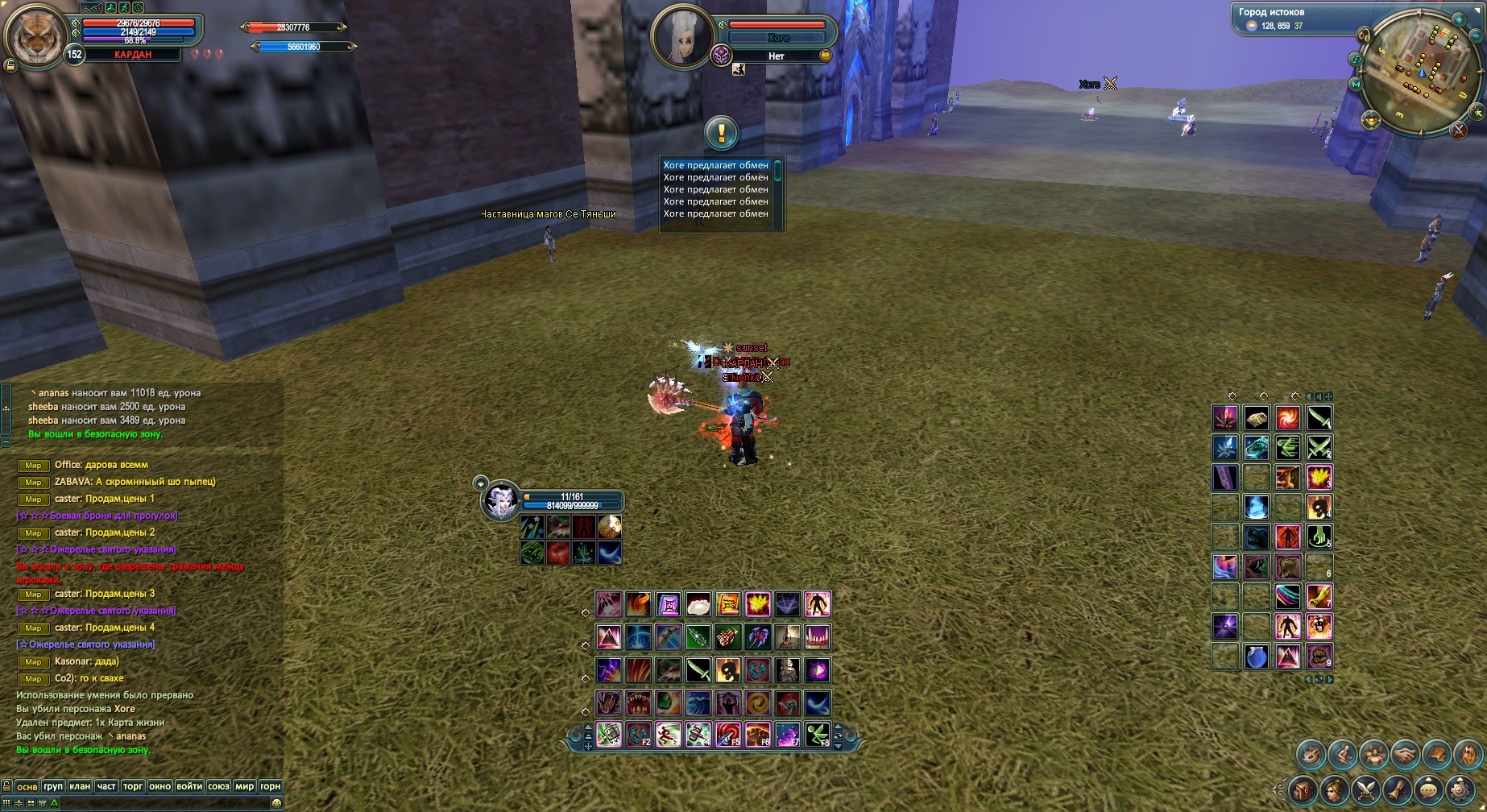Open the pet menu icon
Image resolution: width=1487 pixels, height=812 pixels.
tap(1311, 755)
